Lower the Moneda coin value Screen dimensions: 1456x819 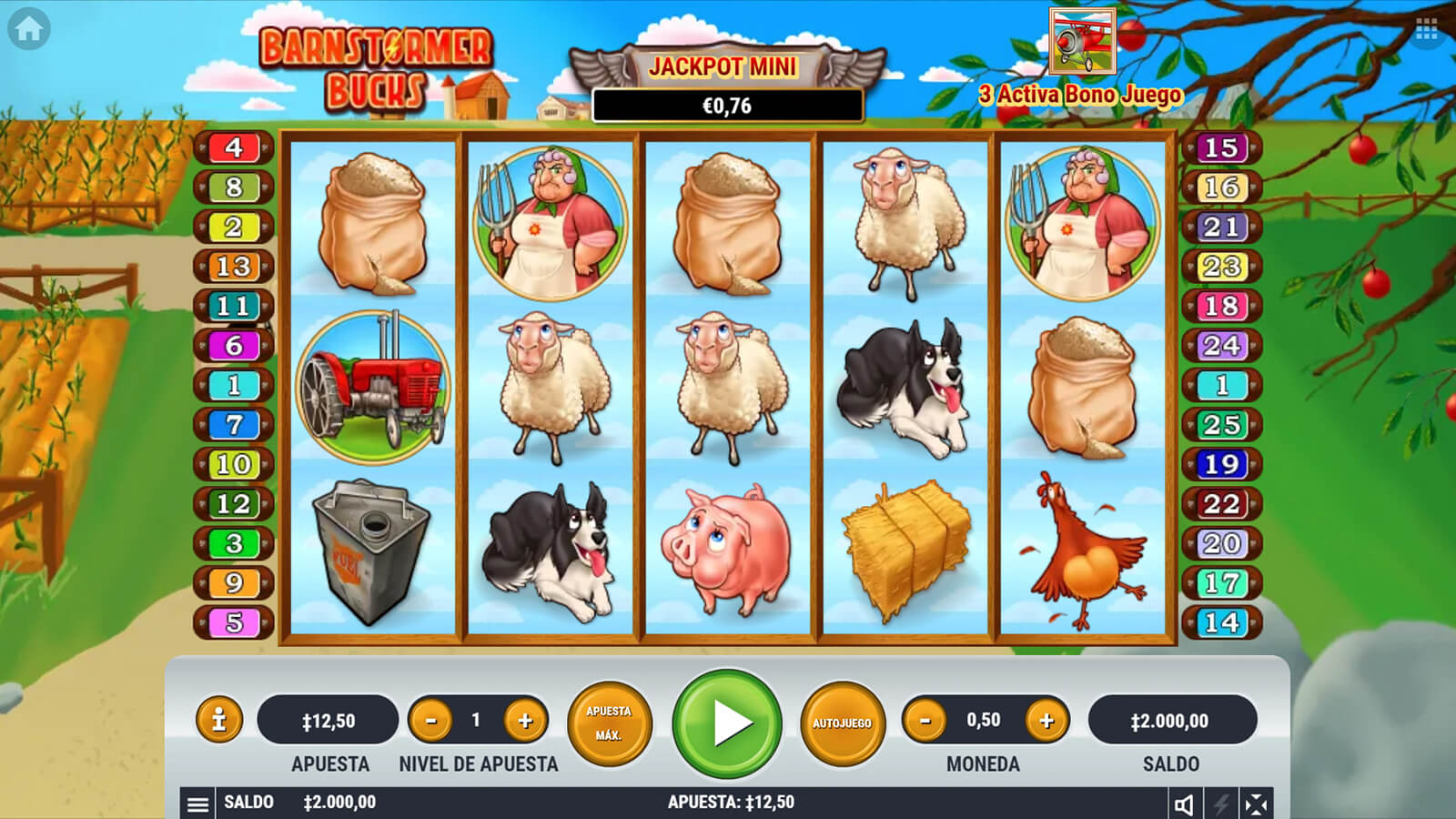[x=925, y=721]
